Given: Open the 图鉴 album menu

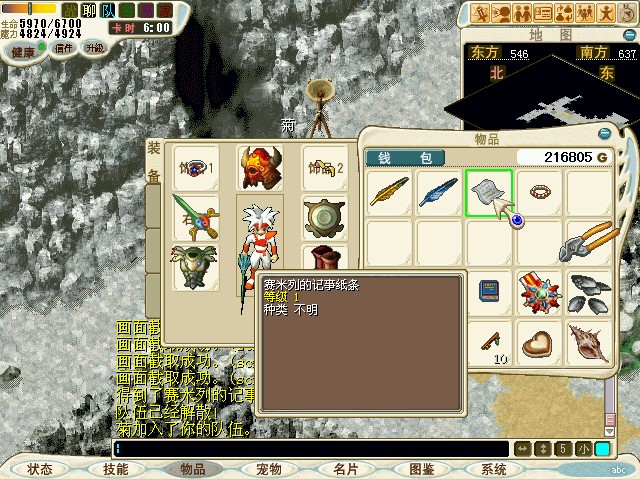Looking at the screenshot, I should (x=421, y=468).
